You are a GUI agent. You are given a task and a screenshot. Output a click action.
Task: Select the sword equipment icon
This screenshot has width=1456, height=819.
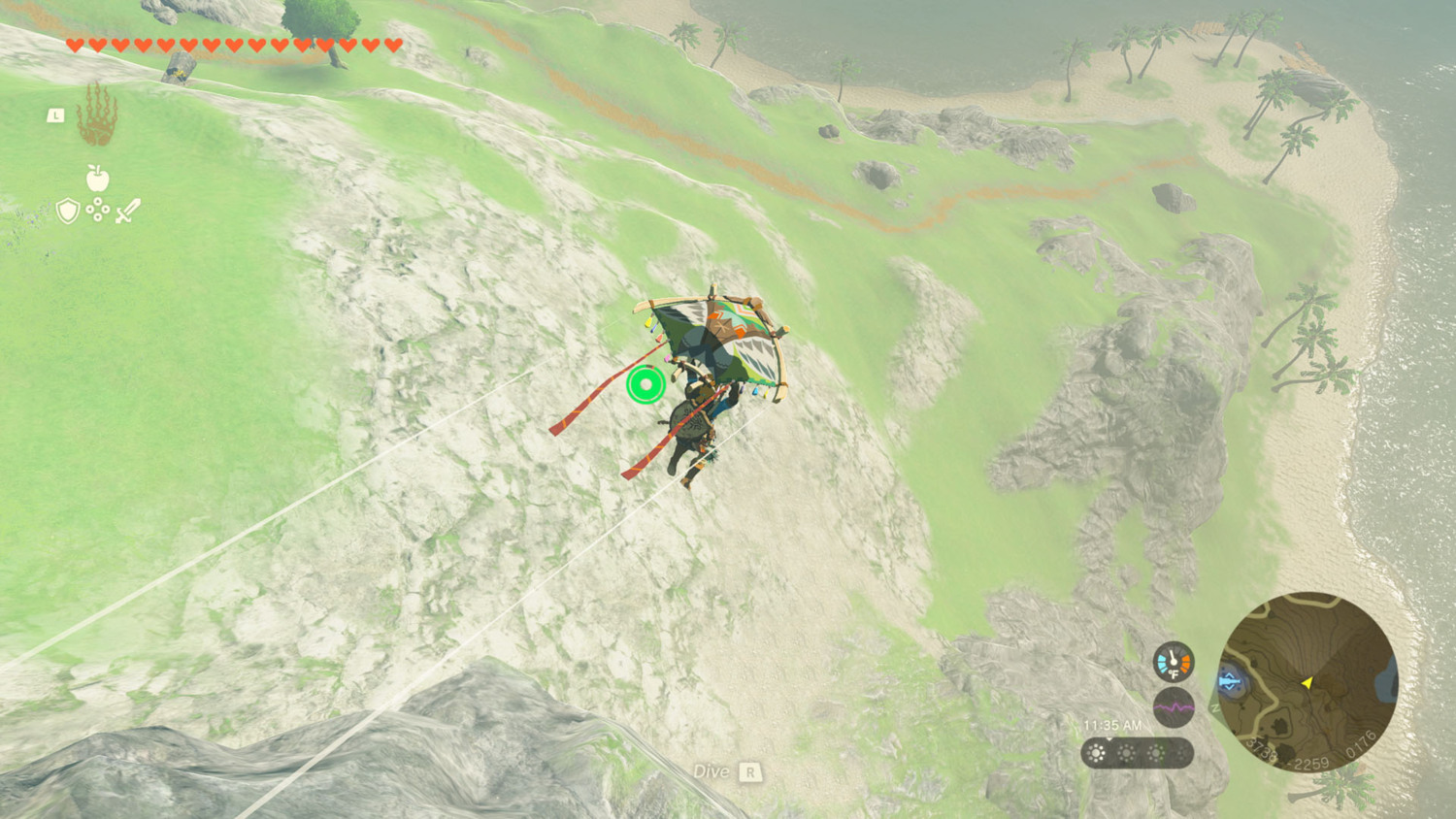pyautogui.click(x=129, y=211)
